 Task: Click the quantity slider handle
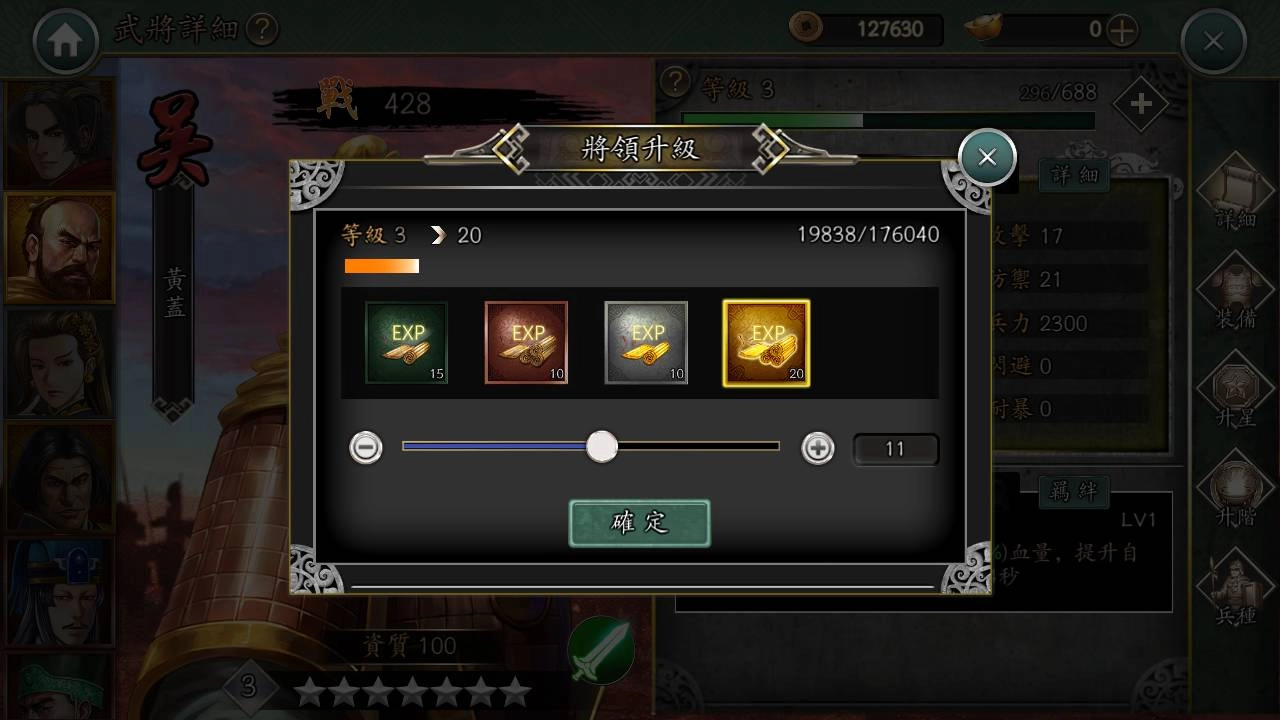[602, 447]
